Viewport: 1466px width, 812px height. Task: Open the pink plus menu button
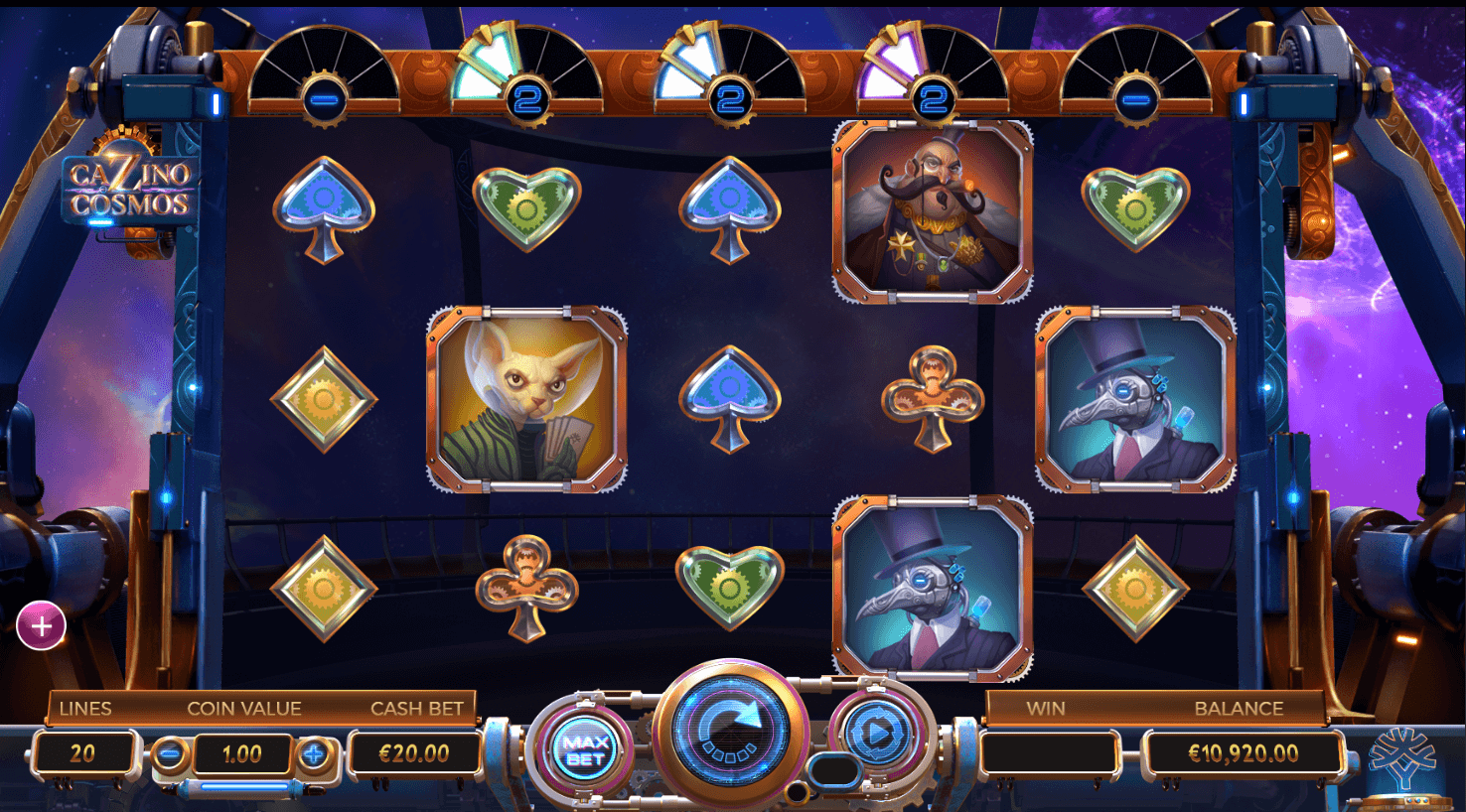pyautogui.click(x=42, y=626)
